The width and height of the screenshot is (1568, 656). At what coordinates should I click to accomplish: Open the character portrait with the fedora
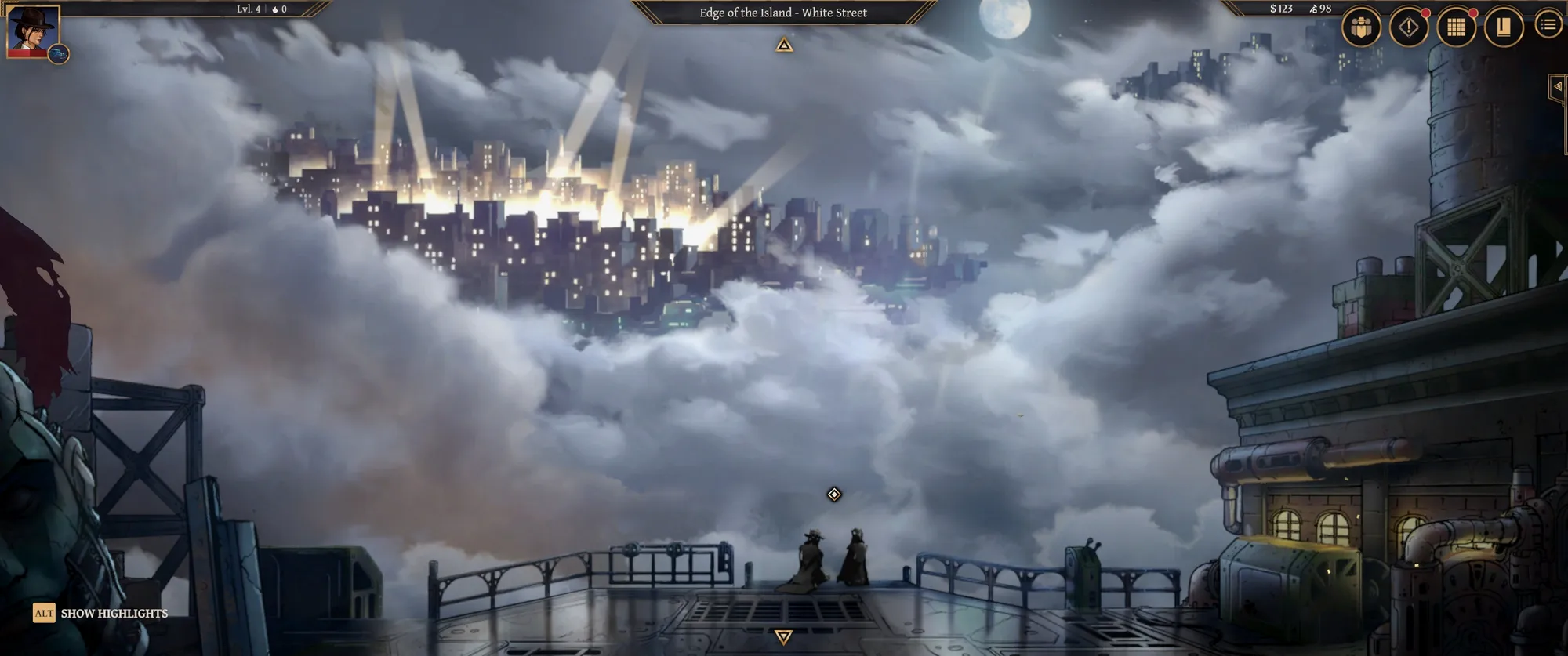34,30
